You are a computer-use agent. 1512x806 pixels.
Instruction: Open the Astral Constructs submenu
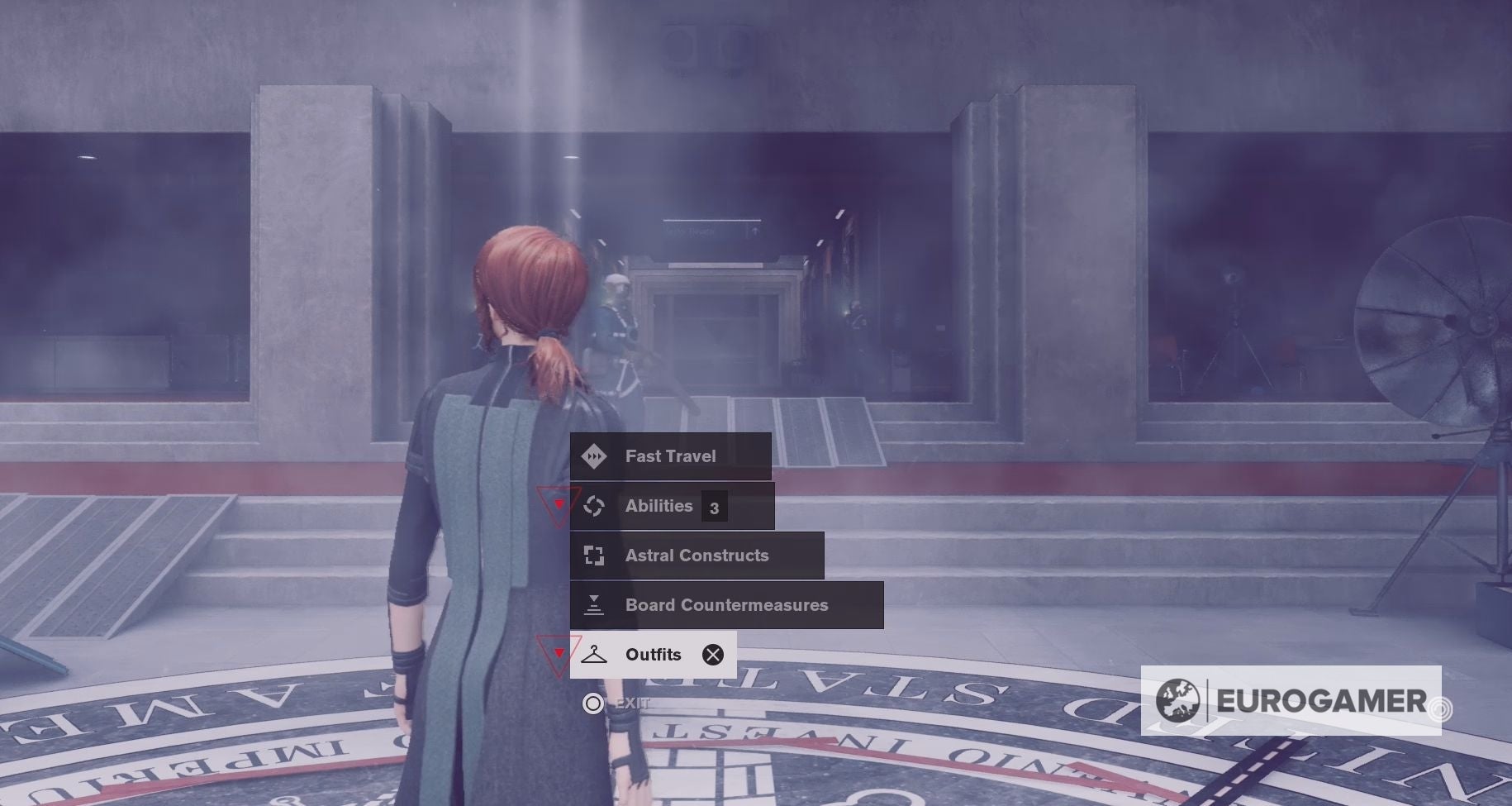[x=697, y=555]
